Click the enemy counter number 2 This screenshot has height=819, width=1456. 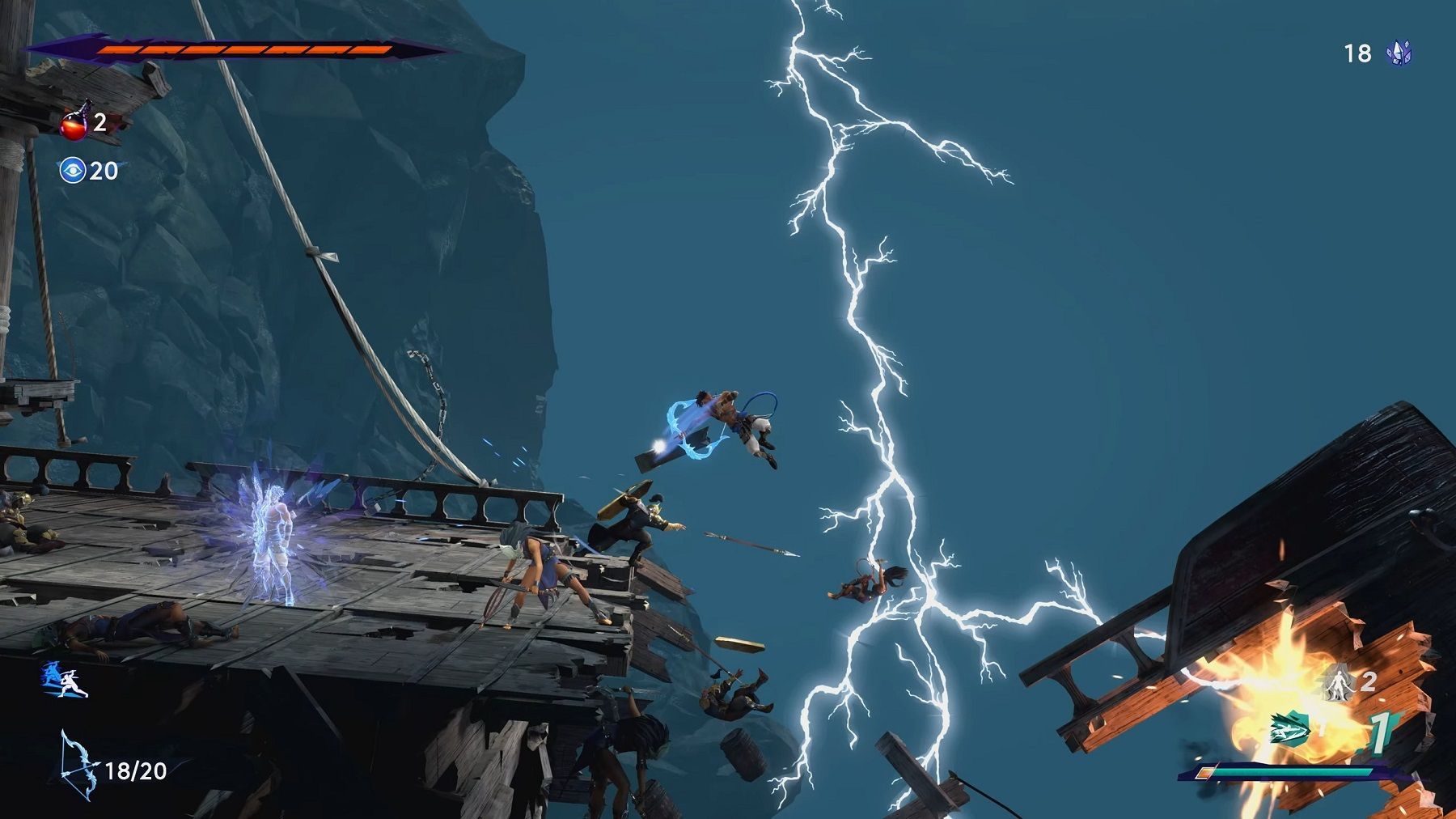coord(1369,682)
